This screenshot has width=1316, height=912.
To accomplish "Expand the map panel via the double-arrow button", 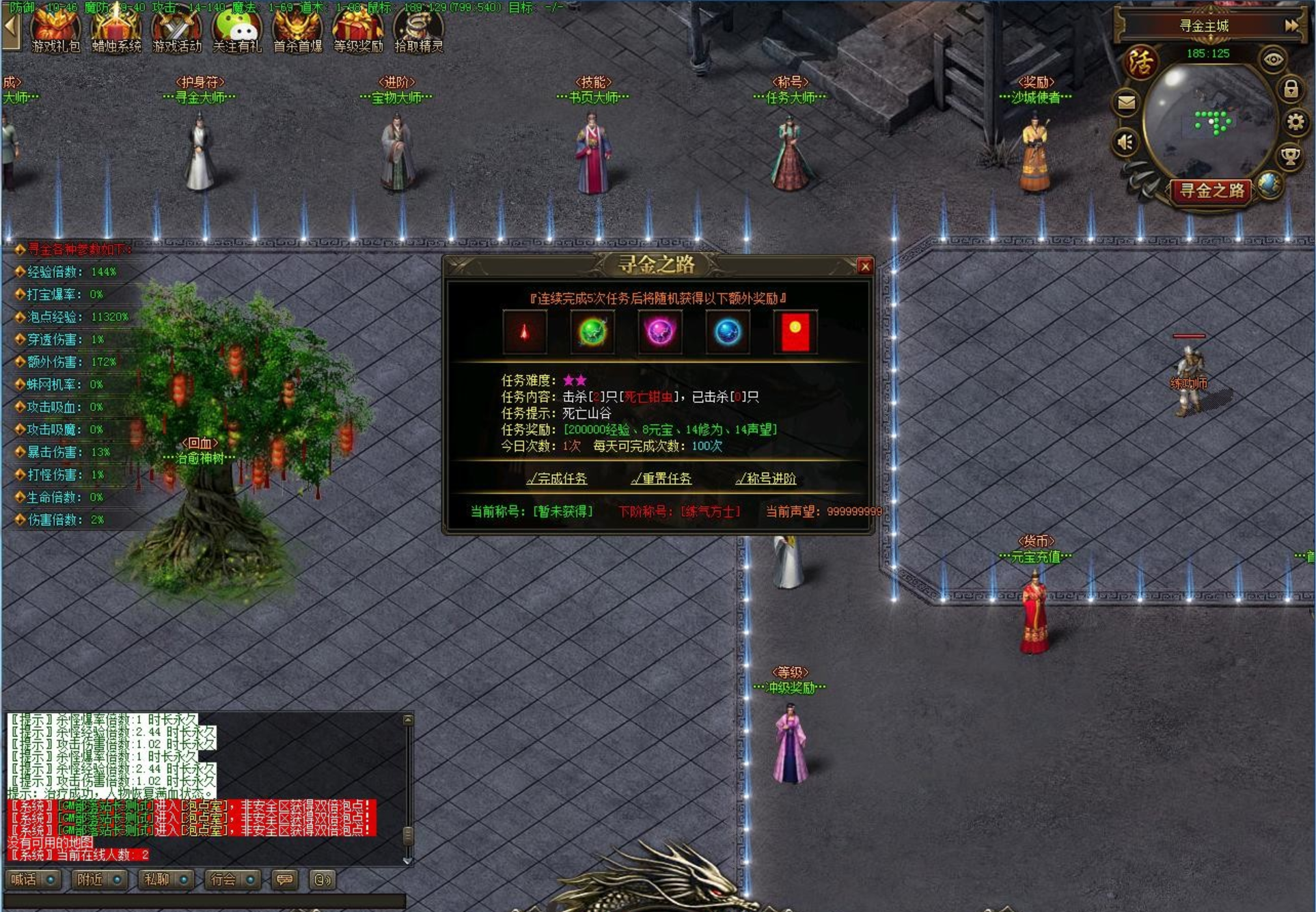I will [1291, 25].
